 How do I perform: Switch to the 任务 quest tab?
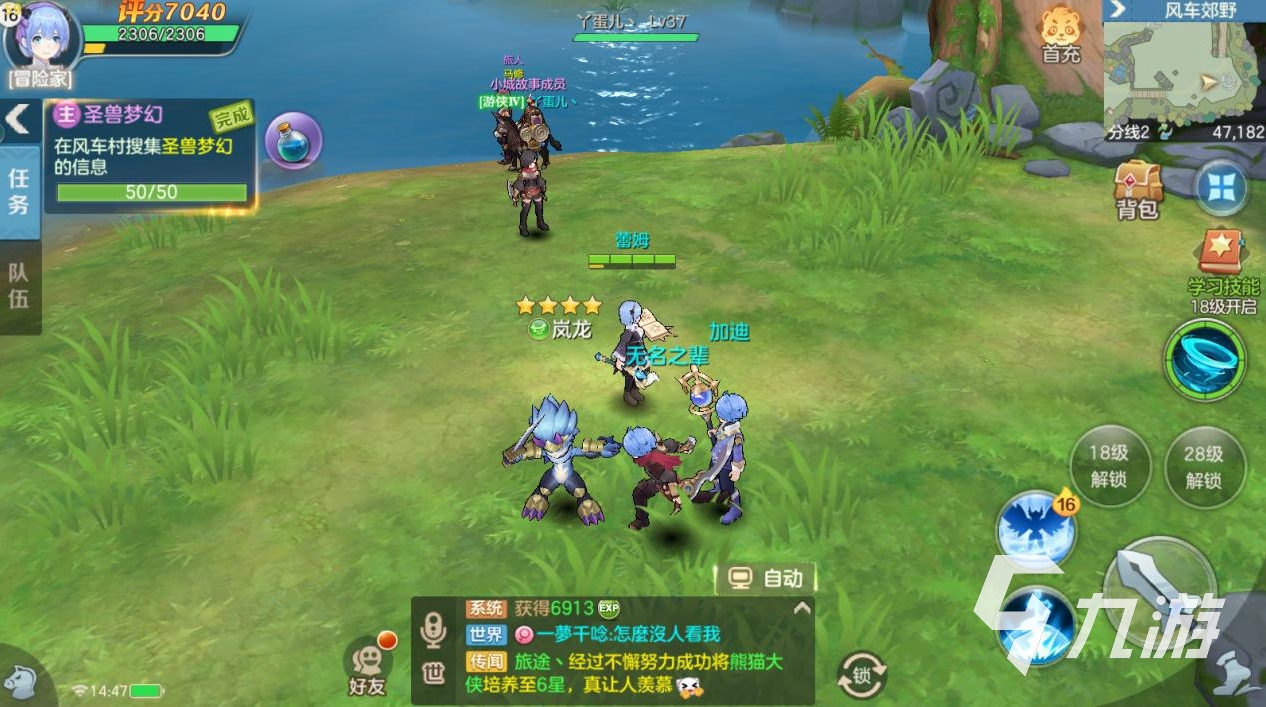pos(19,191)
